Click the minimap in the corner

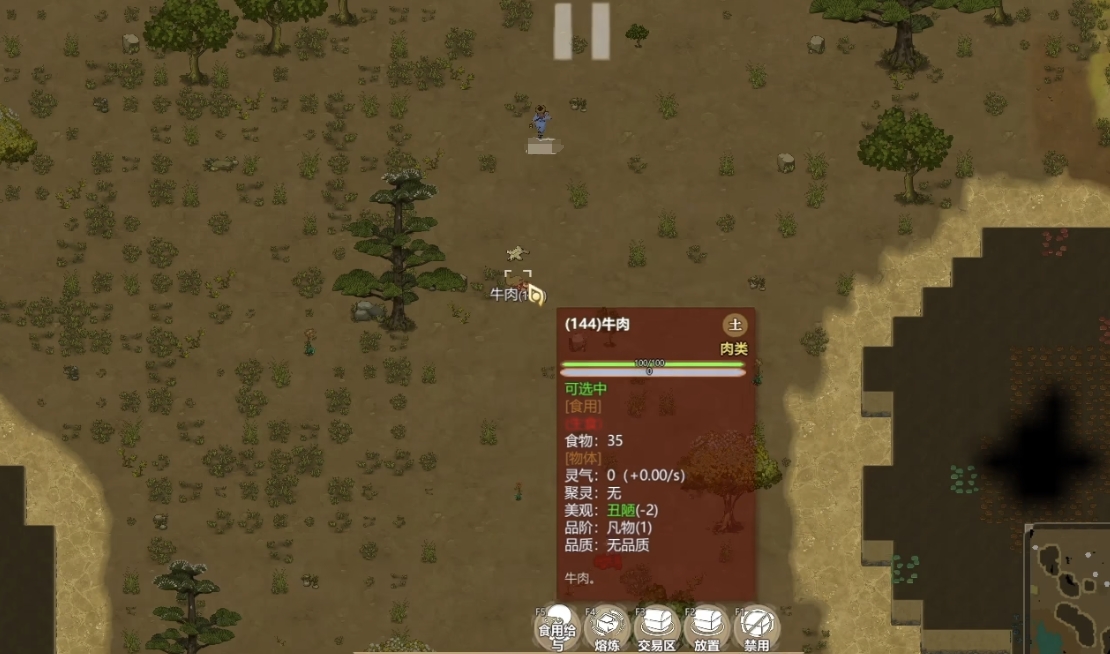[1068, 590]
